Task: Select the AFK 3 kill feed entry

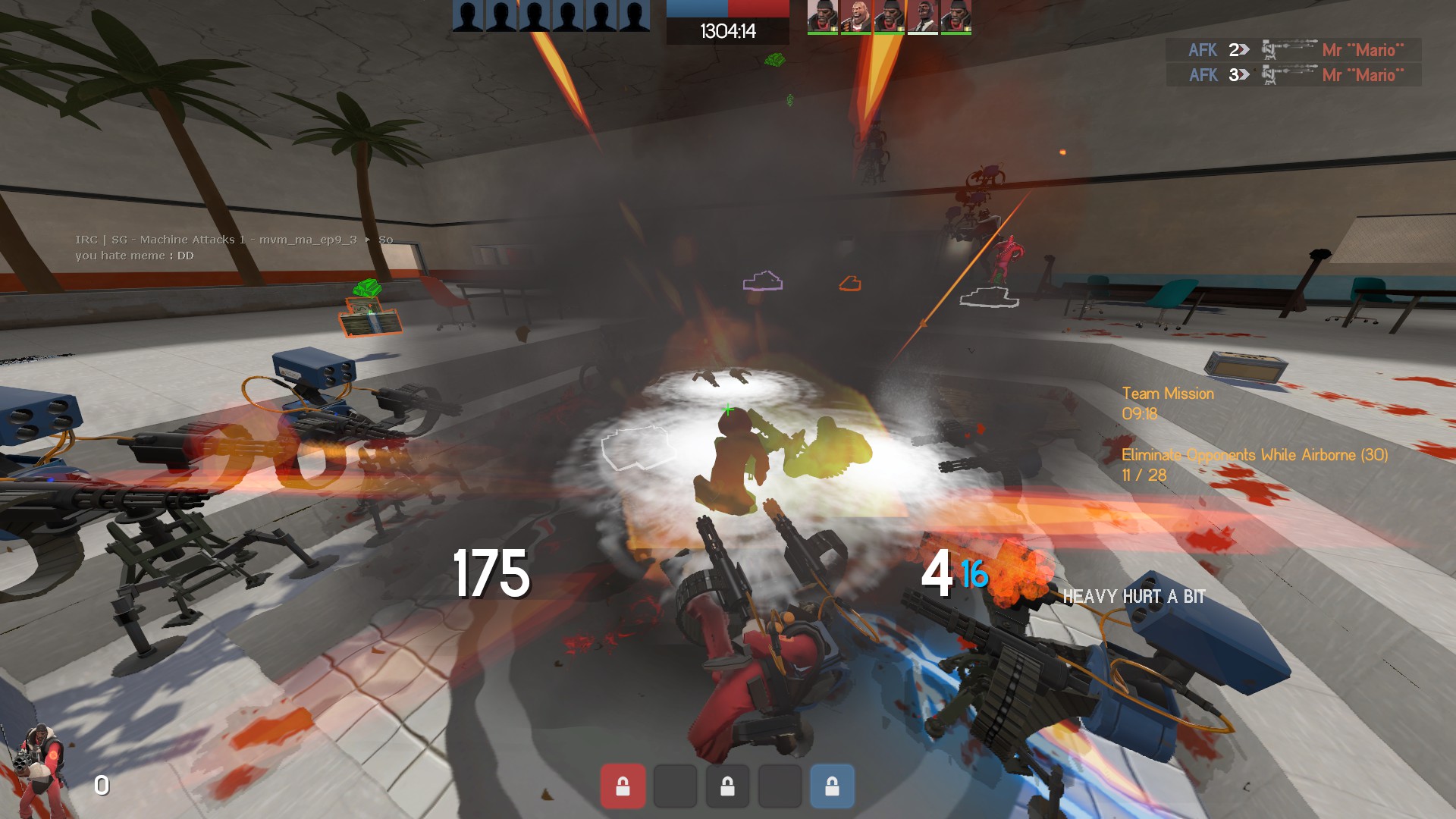Action: pos(1293,75)
